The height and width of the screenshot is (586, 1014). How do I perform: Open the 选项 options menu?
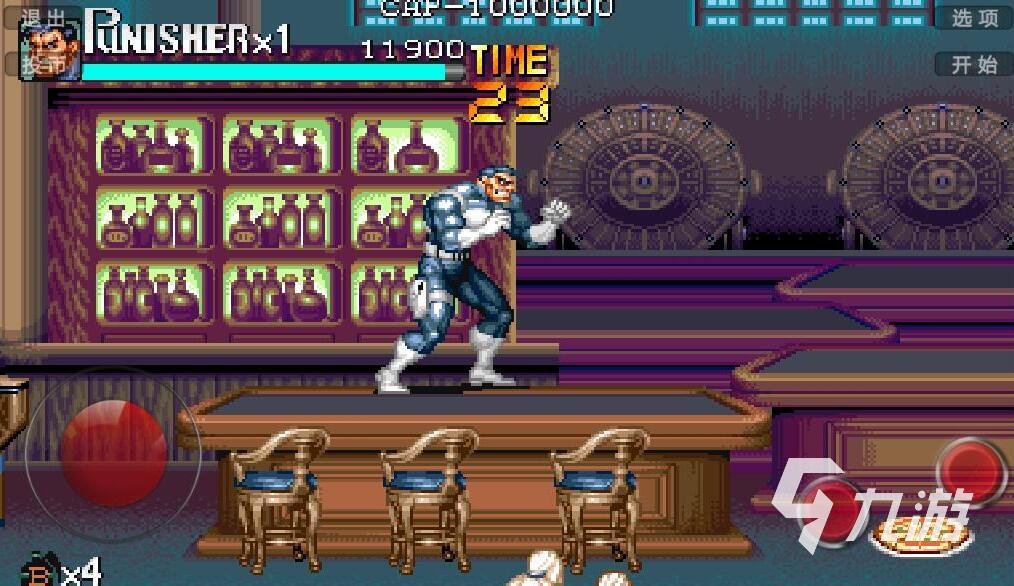974,18
